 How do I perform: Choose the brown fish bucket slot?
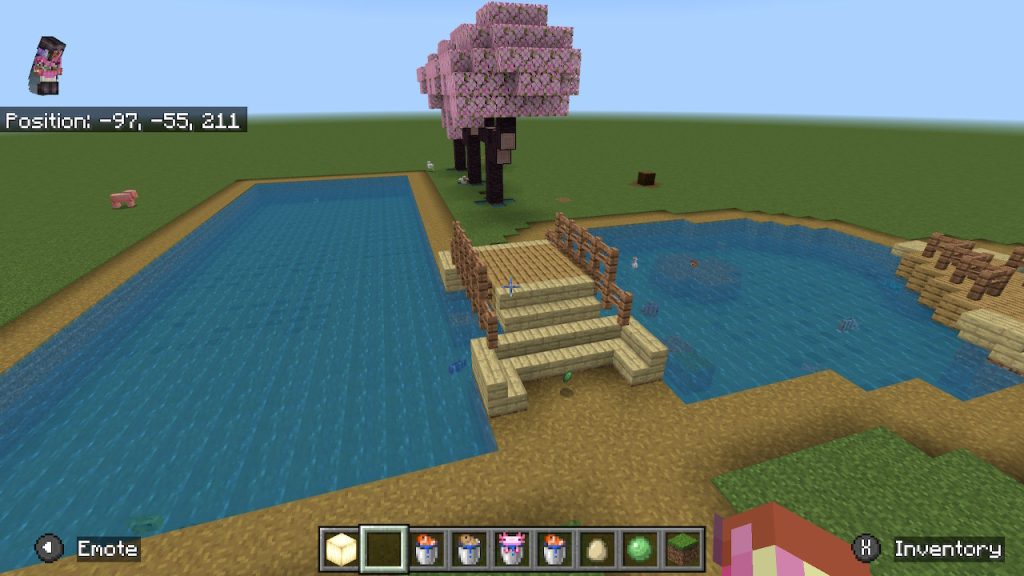[470, 549]
